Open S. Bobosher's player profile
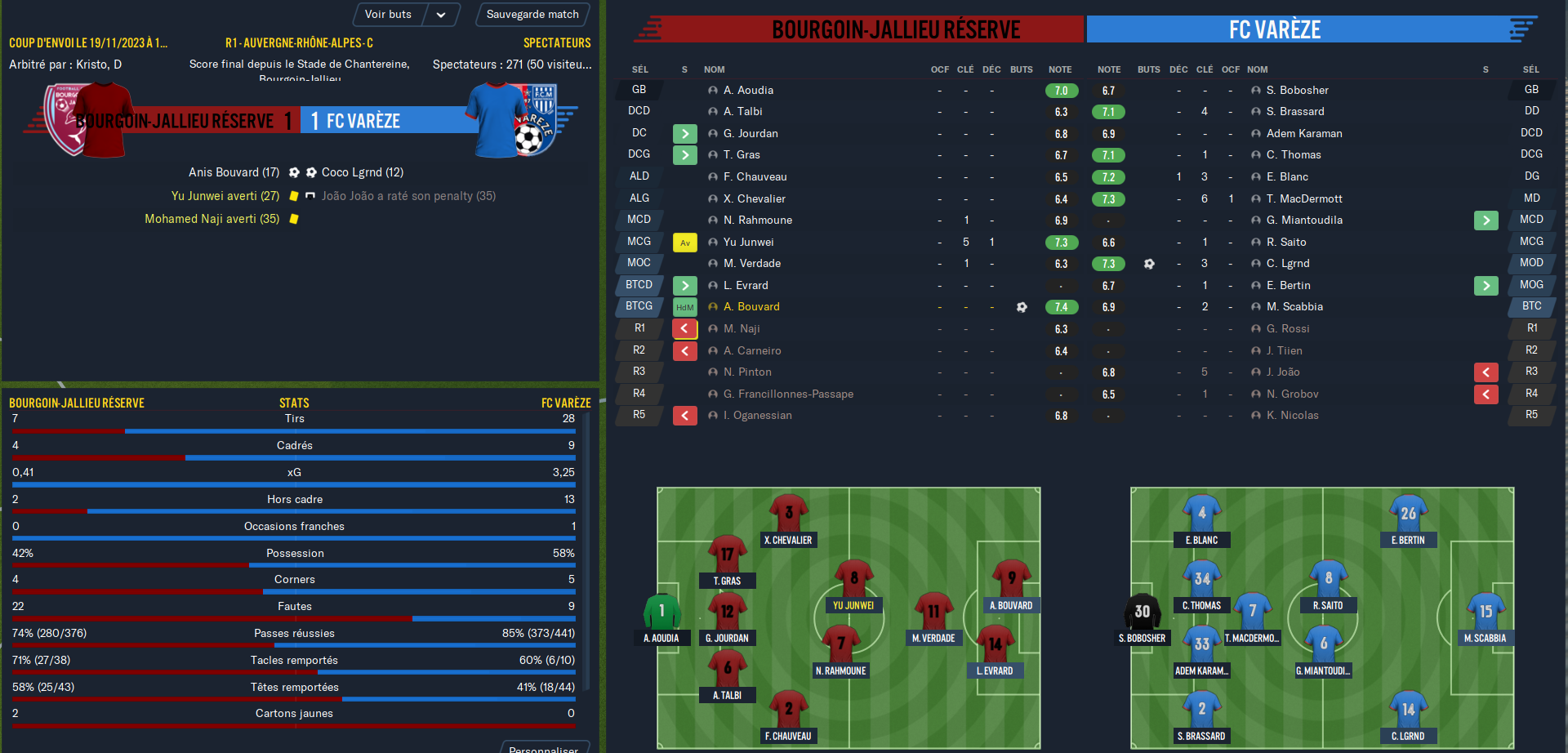Screen dimensions: 1568x753 pos(1297,91)
